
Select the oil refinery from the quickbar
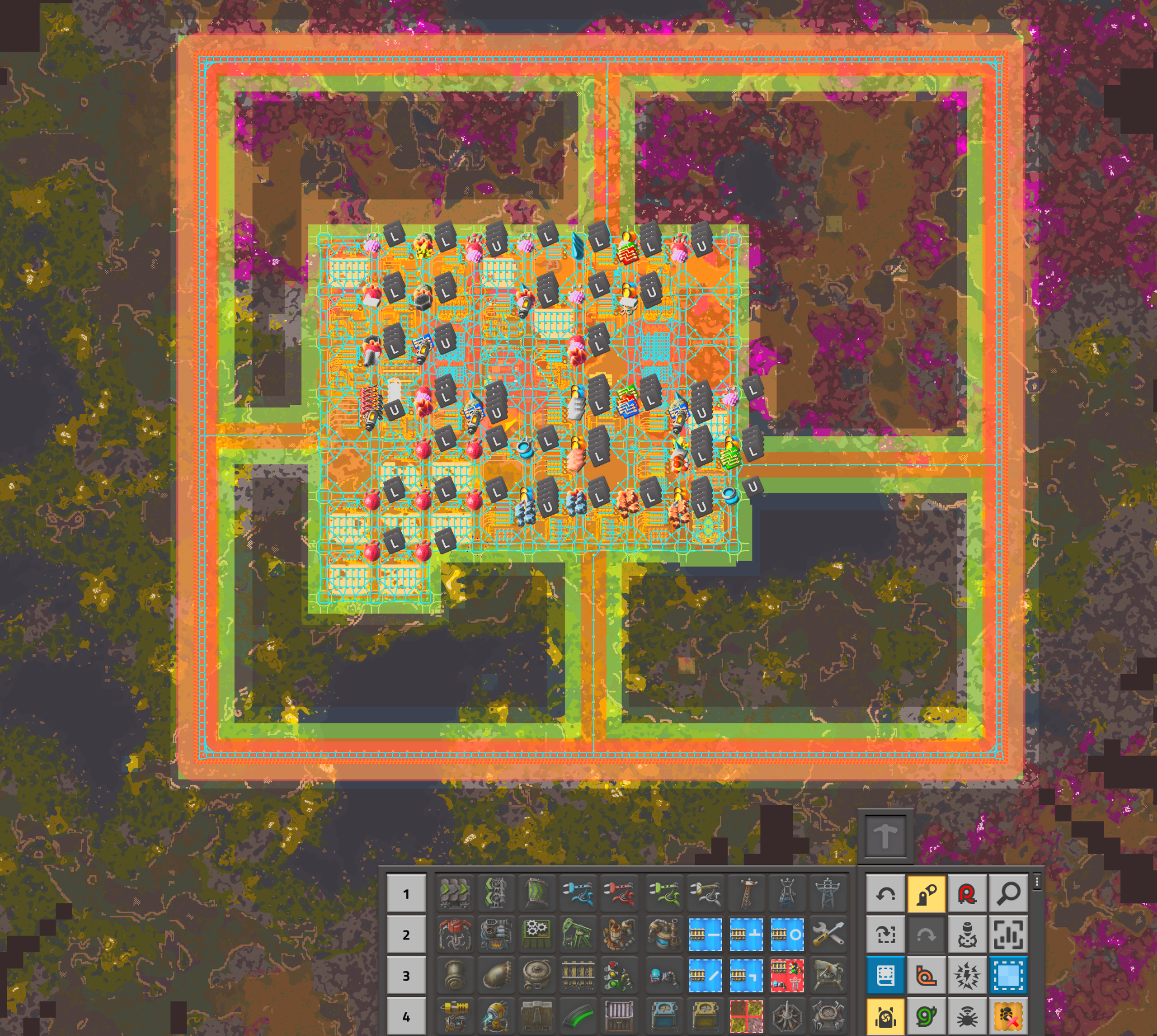click(x=619, y=933)
